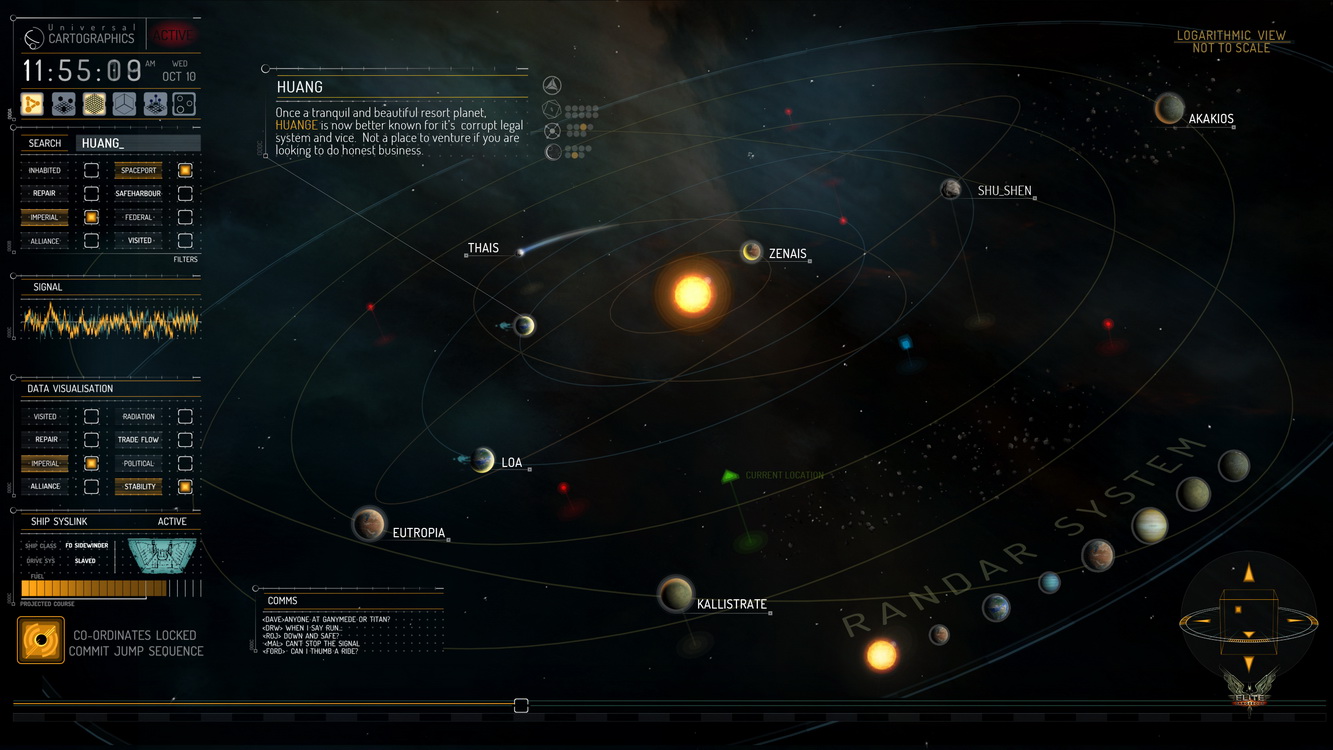This screenshot has height=750, width=1333.
Task: Click the HUANG search input field
Action: click(x=138, y=143)
